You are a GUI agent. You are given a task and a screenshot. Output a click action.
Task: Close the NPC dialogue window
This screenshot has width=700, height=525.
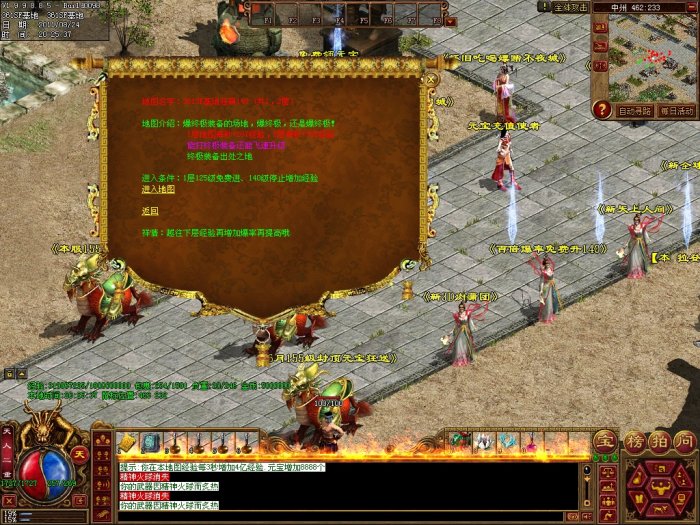tap(431, 77)
